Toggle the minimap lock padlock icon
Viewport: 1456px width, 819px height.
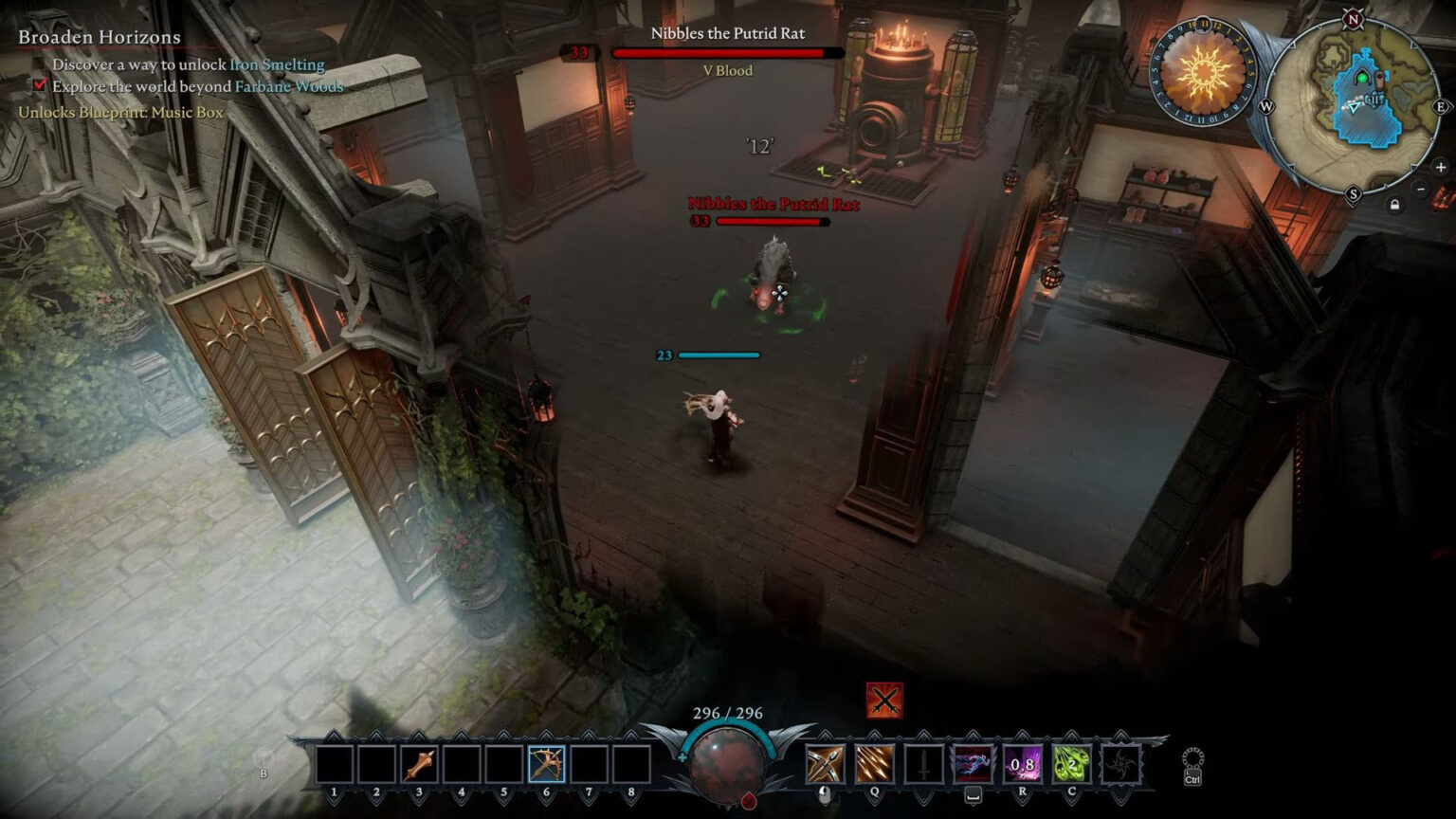click(x=1394, y=204)
